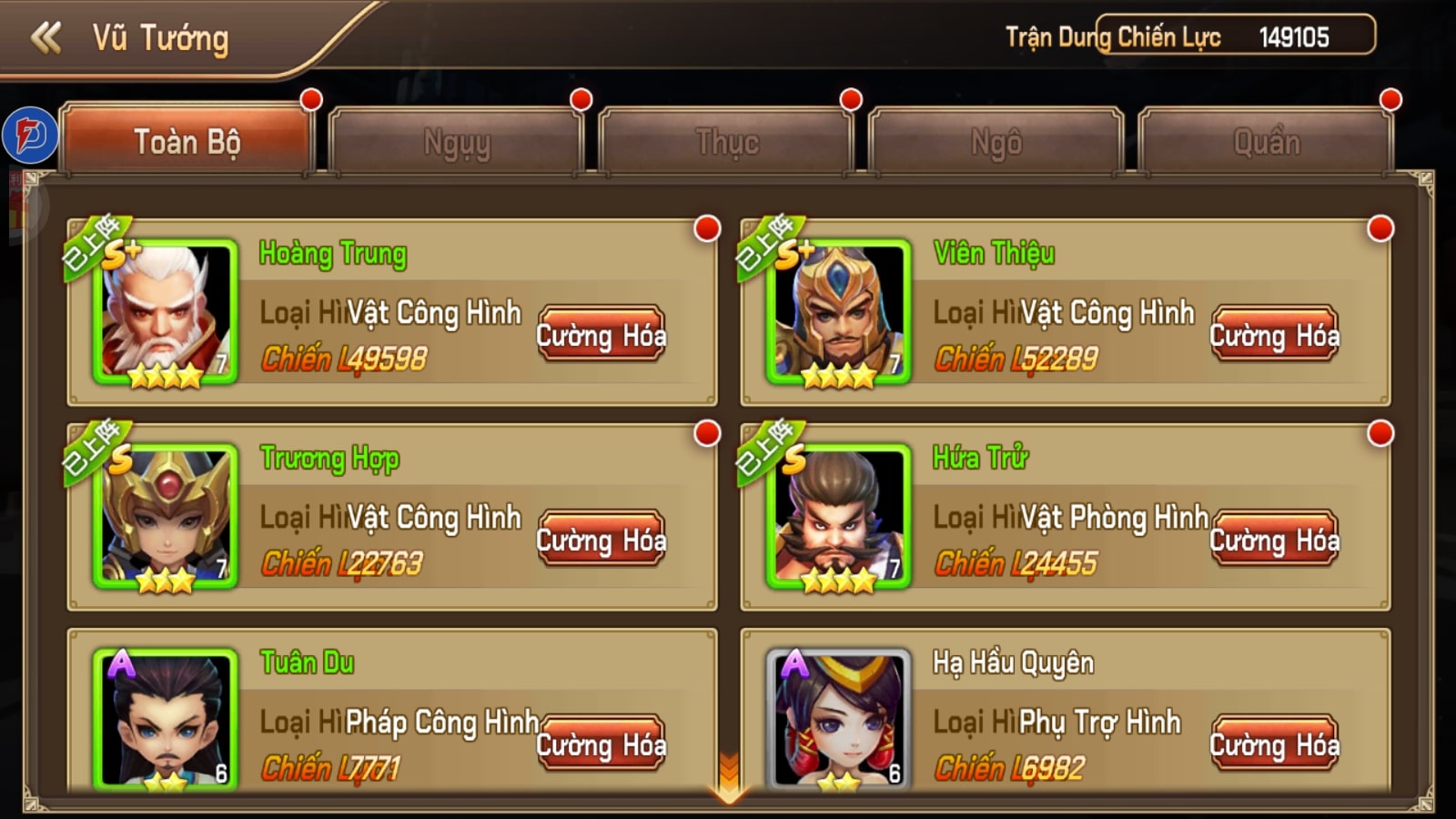1456x819 pixels.
Task: Click the orange down-arrow list indicator
Action: 729,779
